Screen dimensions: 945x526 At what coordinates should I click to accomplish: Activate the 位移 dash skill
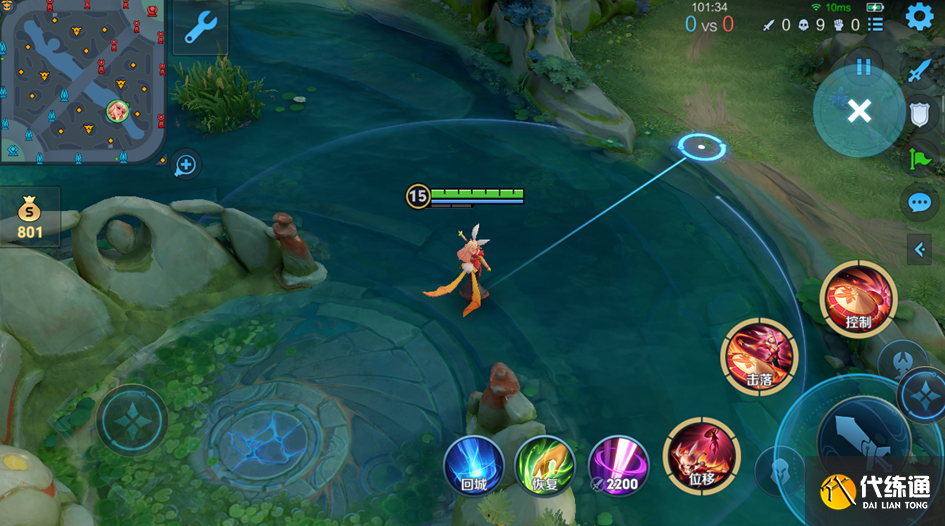click(x=701, y=456)
